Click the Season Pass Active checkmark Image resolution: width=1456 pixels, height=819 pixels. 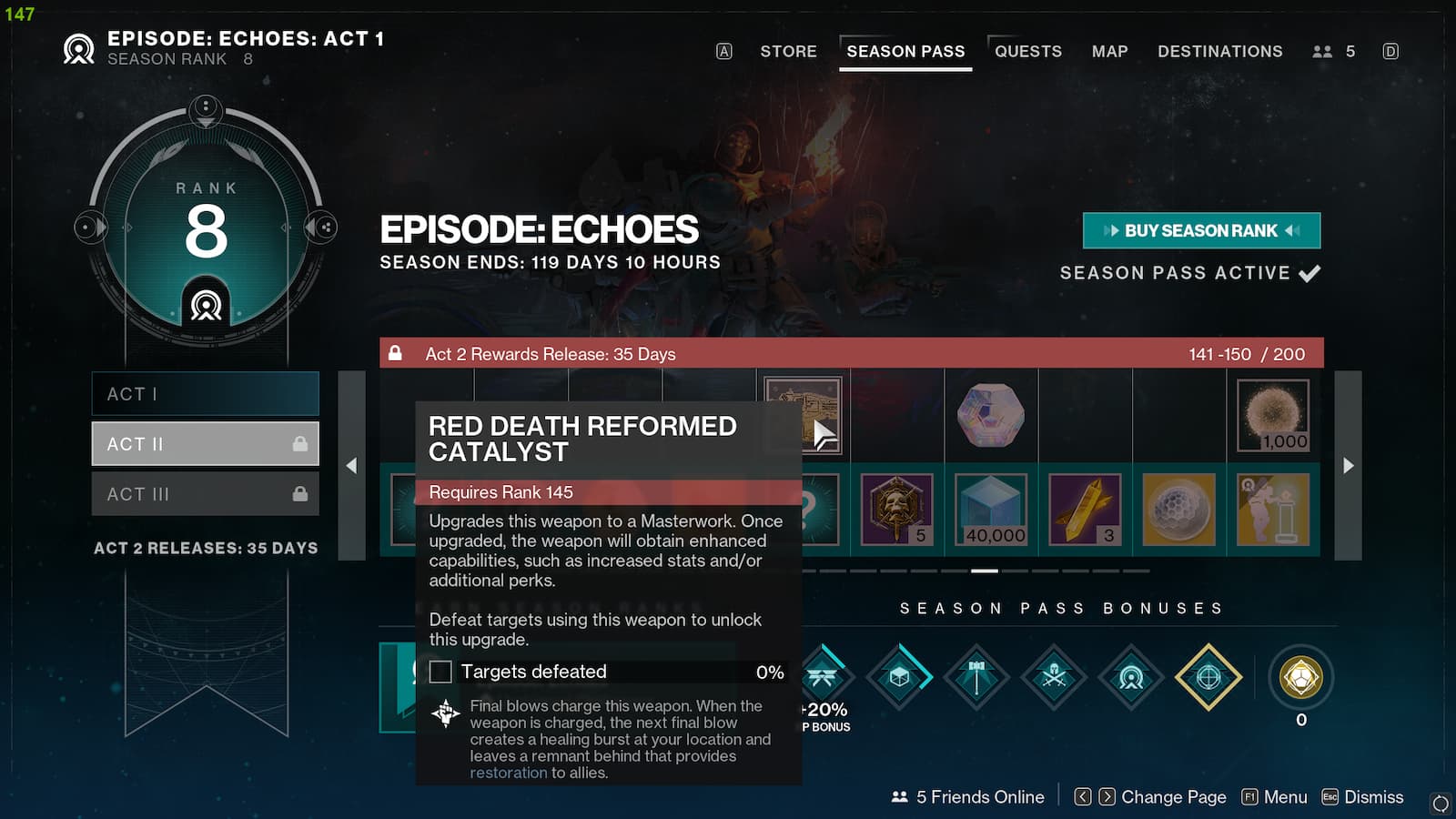click(1310, 272)
